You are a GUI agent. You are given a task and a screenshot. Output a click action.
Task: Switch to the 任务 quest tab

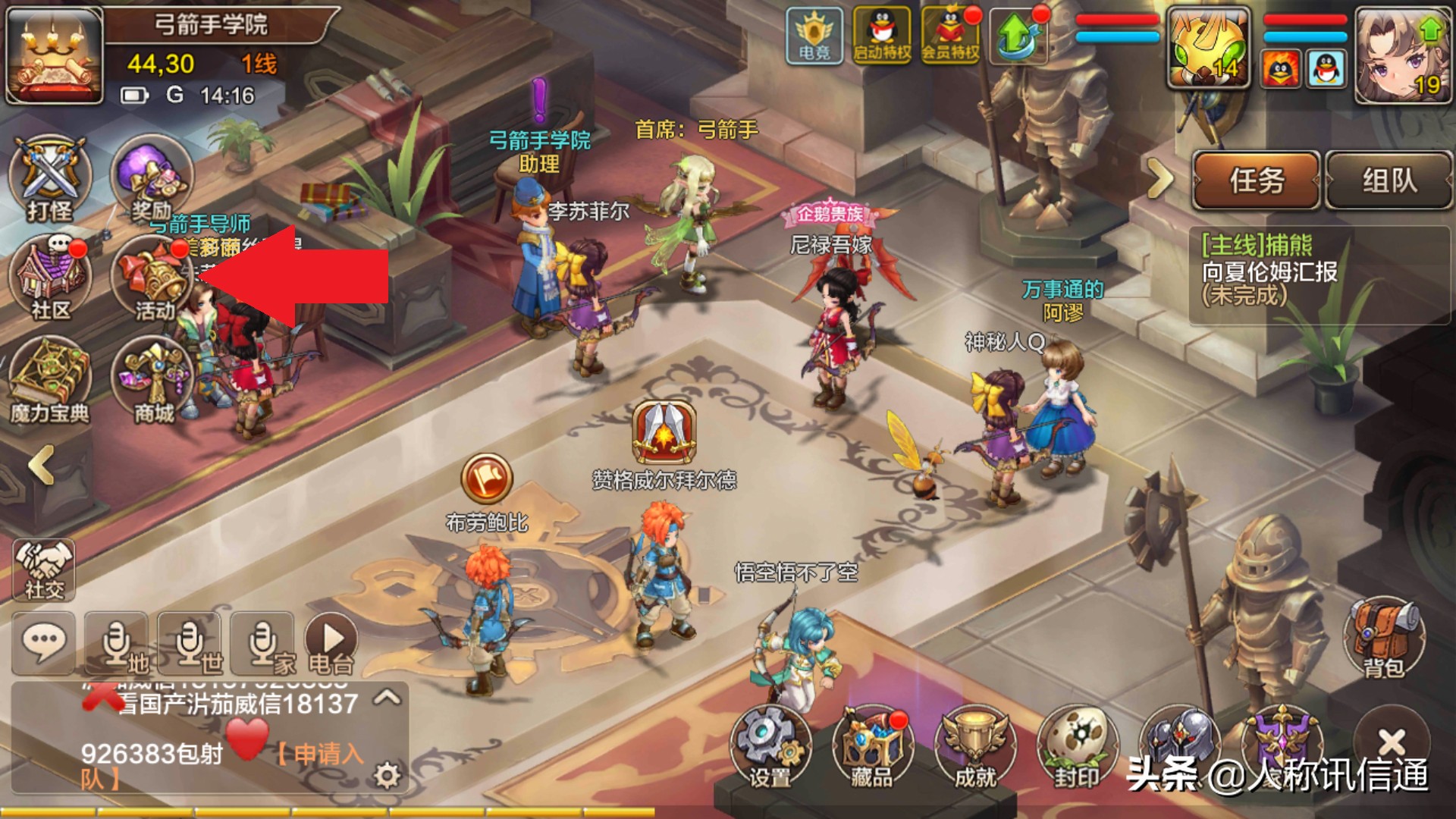pos(1257,180)
